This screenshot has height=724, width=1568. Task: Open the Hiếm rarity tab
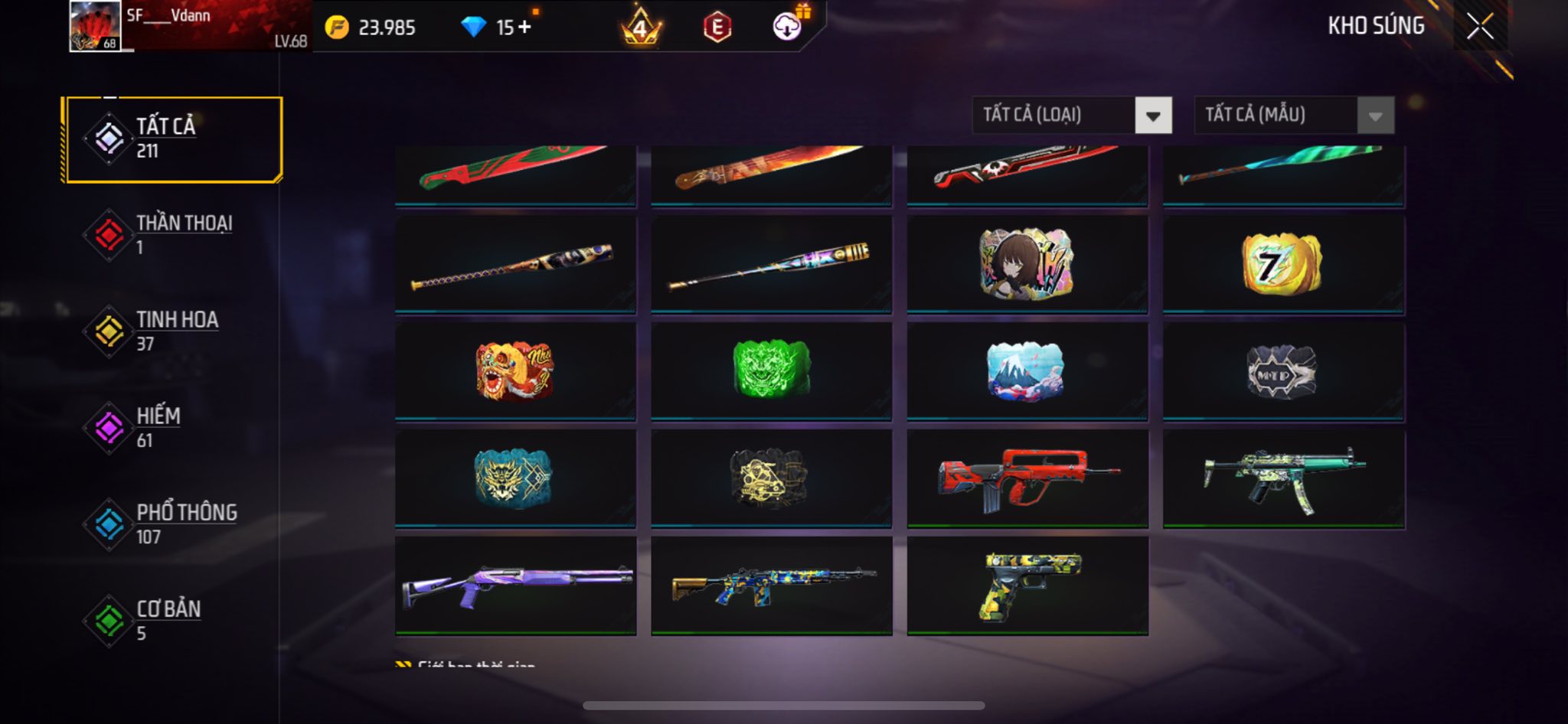(175, 428)
